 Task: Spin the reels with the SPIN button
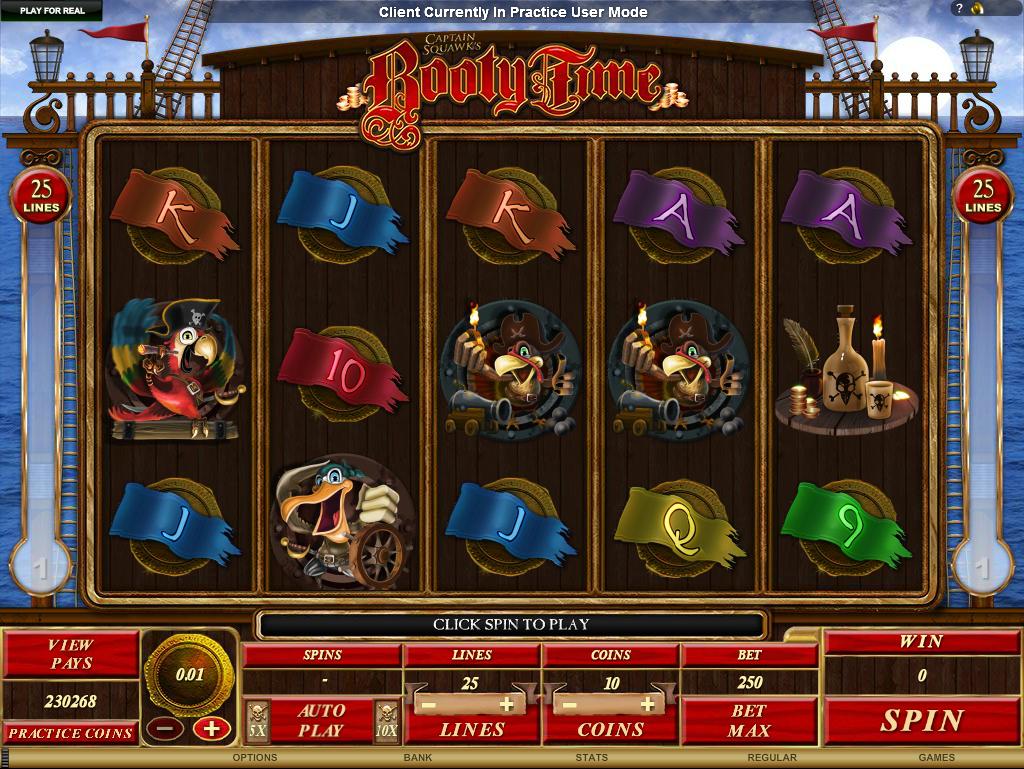point(921,720)
